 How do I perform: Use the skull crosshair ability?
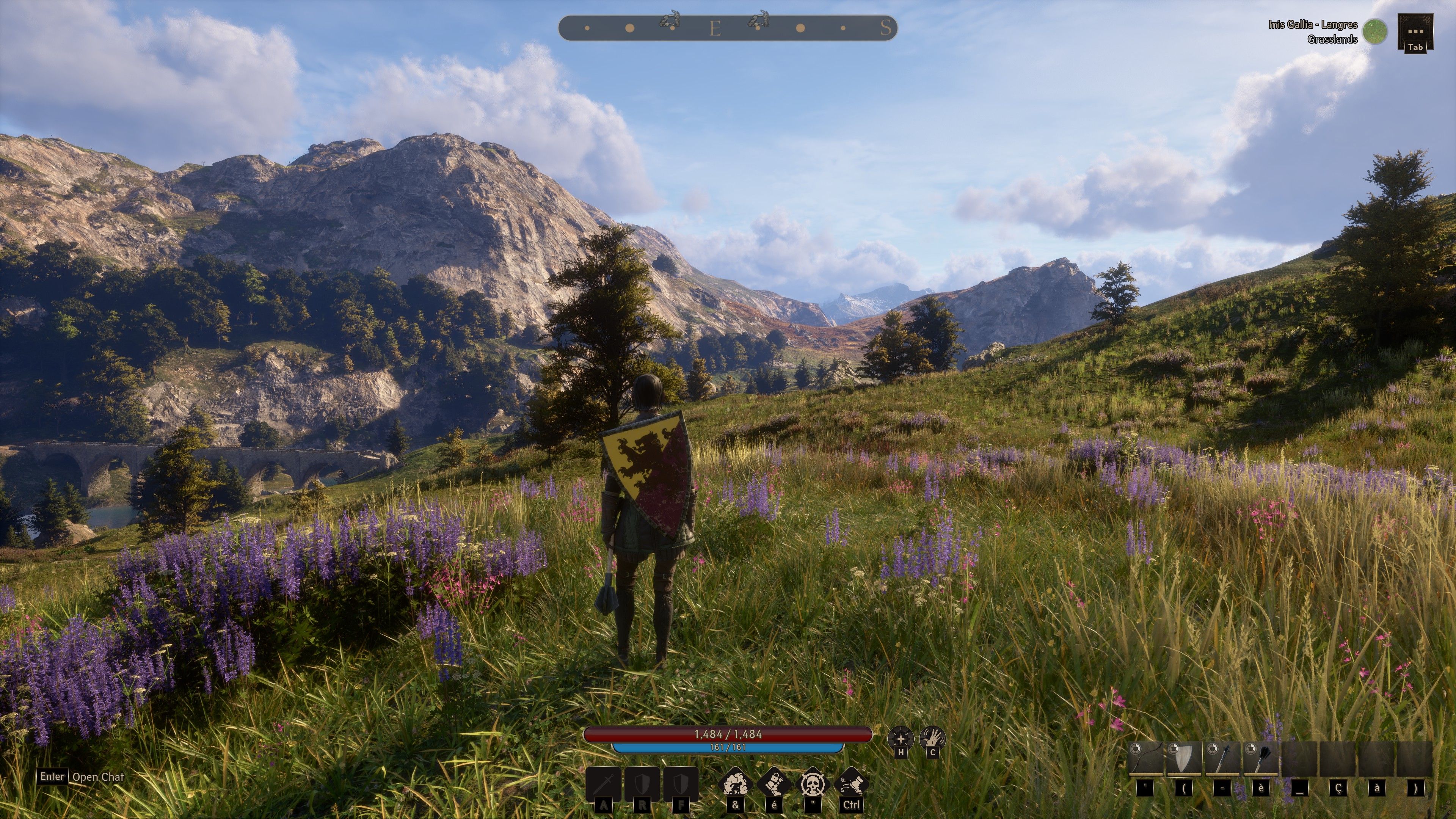[x=813, y=784]
